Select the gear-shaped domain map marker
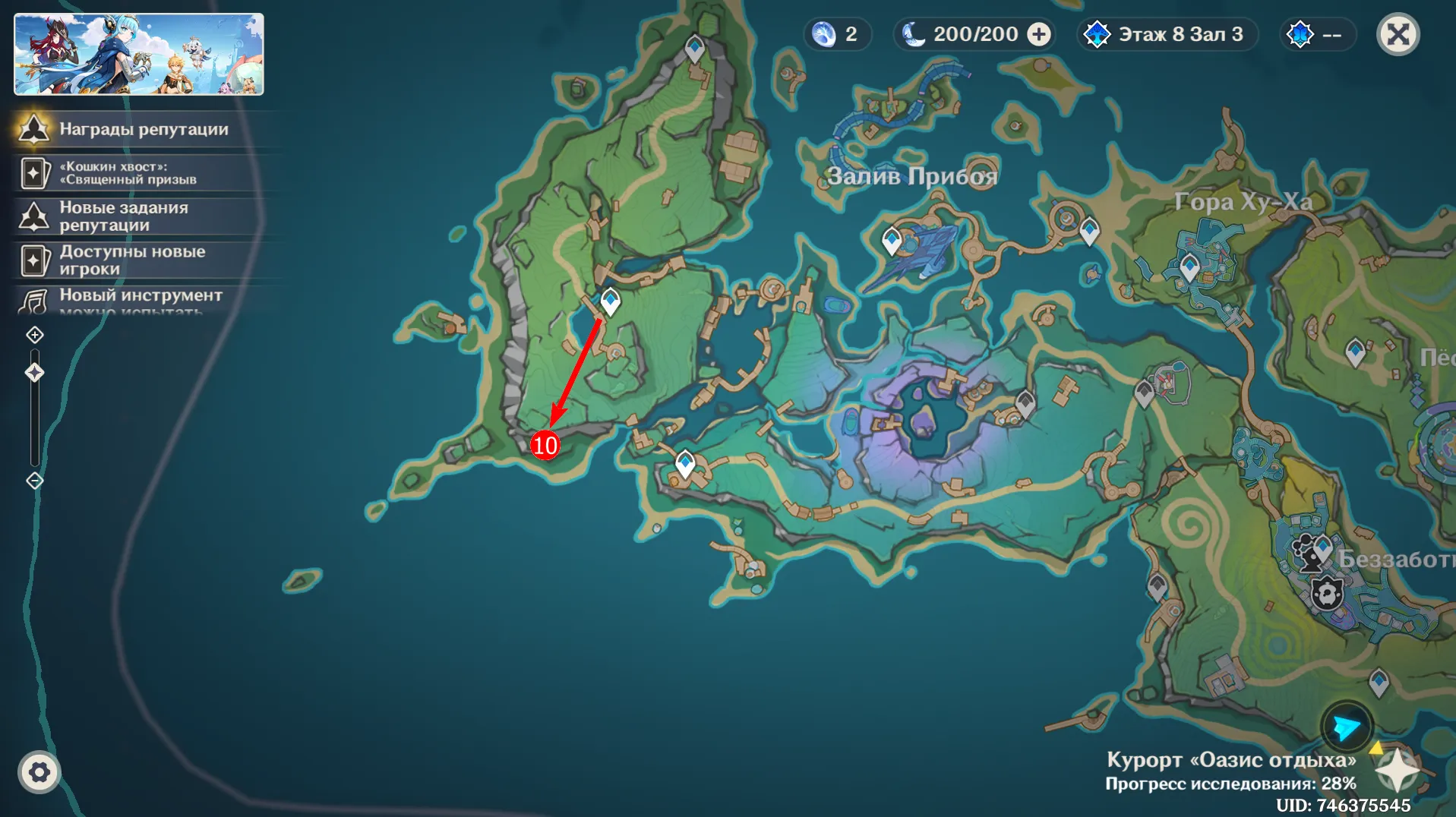1456x817 pixels. pyautogui.click(x=1327, y=594)
